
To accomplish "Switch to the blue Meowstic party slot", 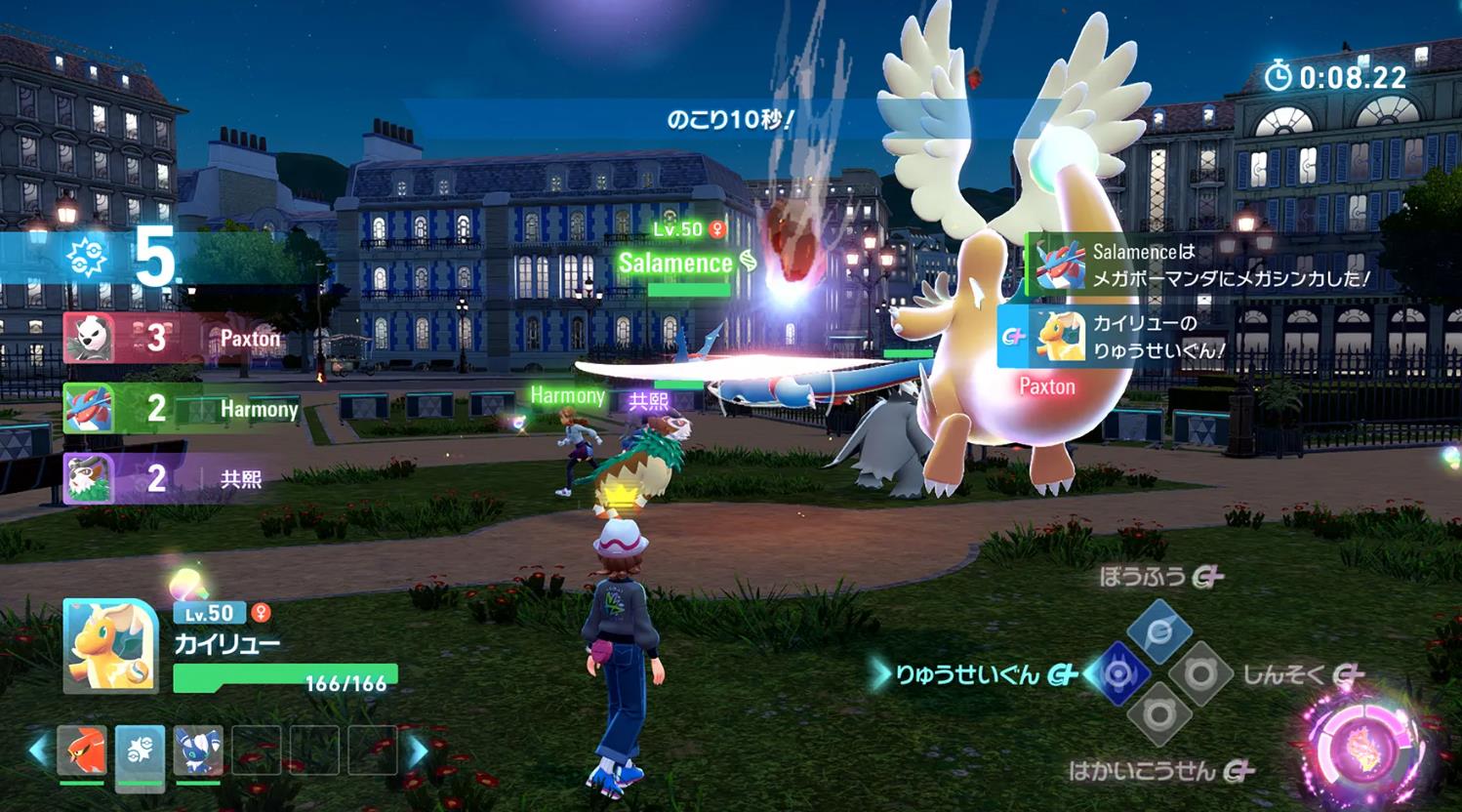I will (198, 751).
